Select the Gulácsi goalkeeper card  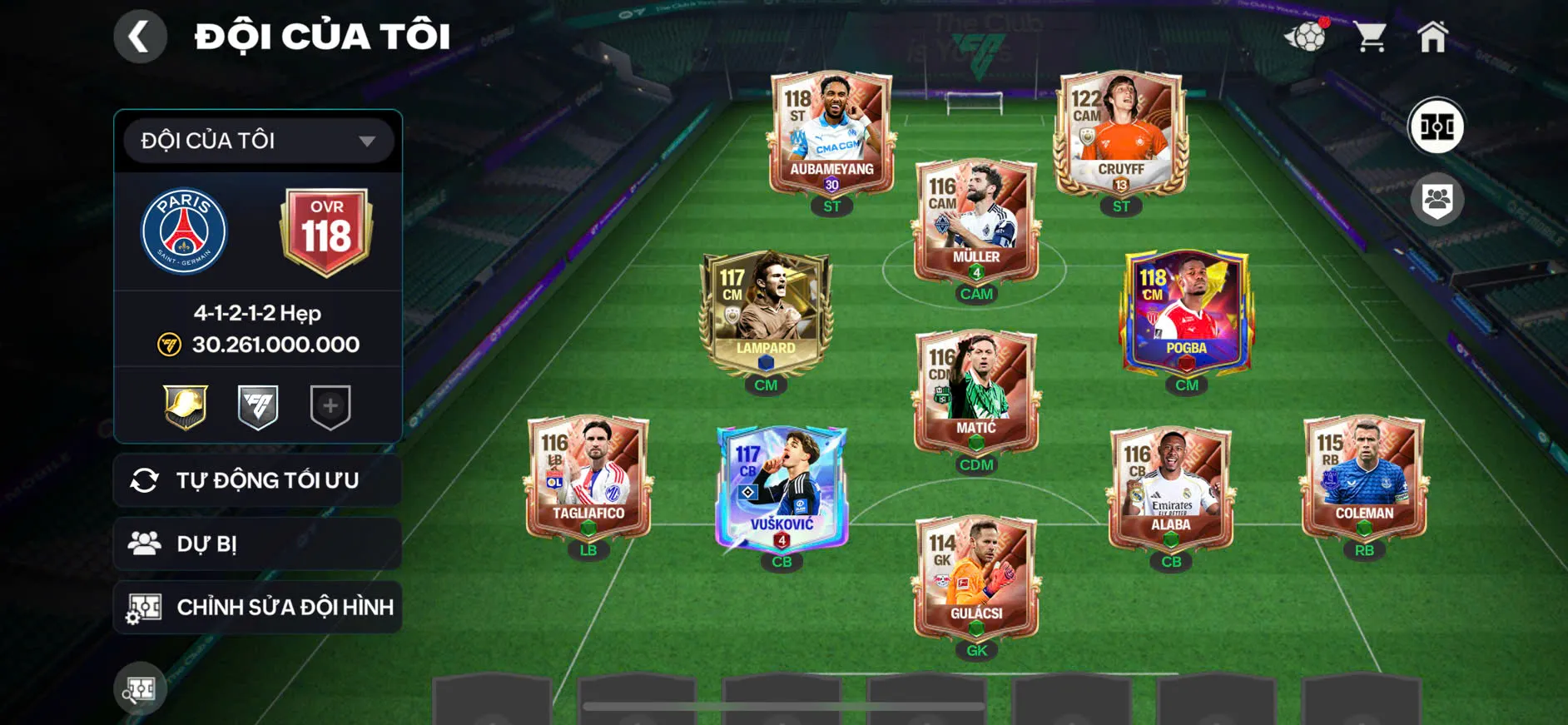(975, 577)
